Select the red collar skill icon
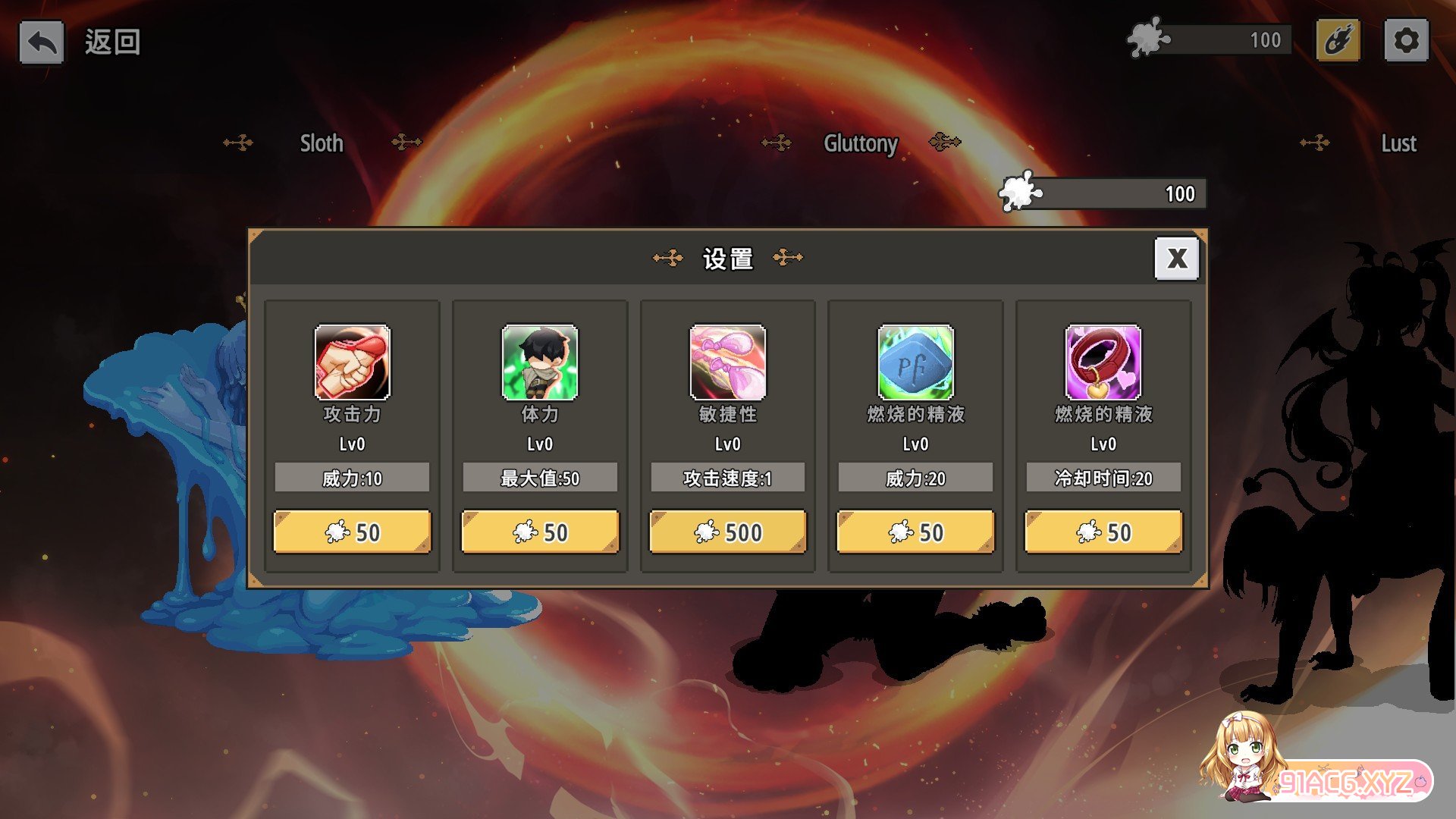Screen dimensions: 1456x819 click(x=1103, y=362)
